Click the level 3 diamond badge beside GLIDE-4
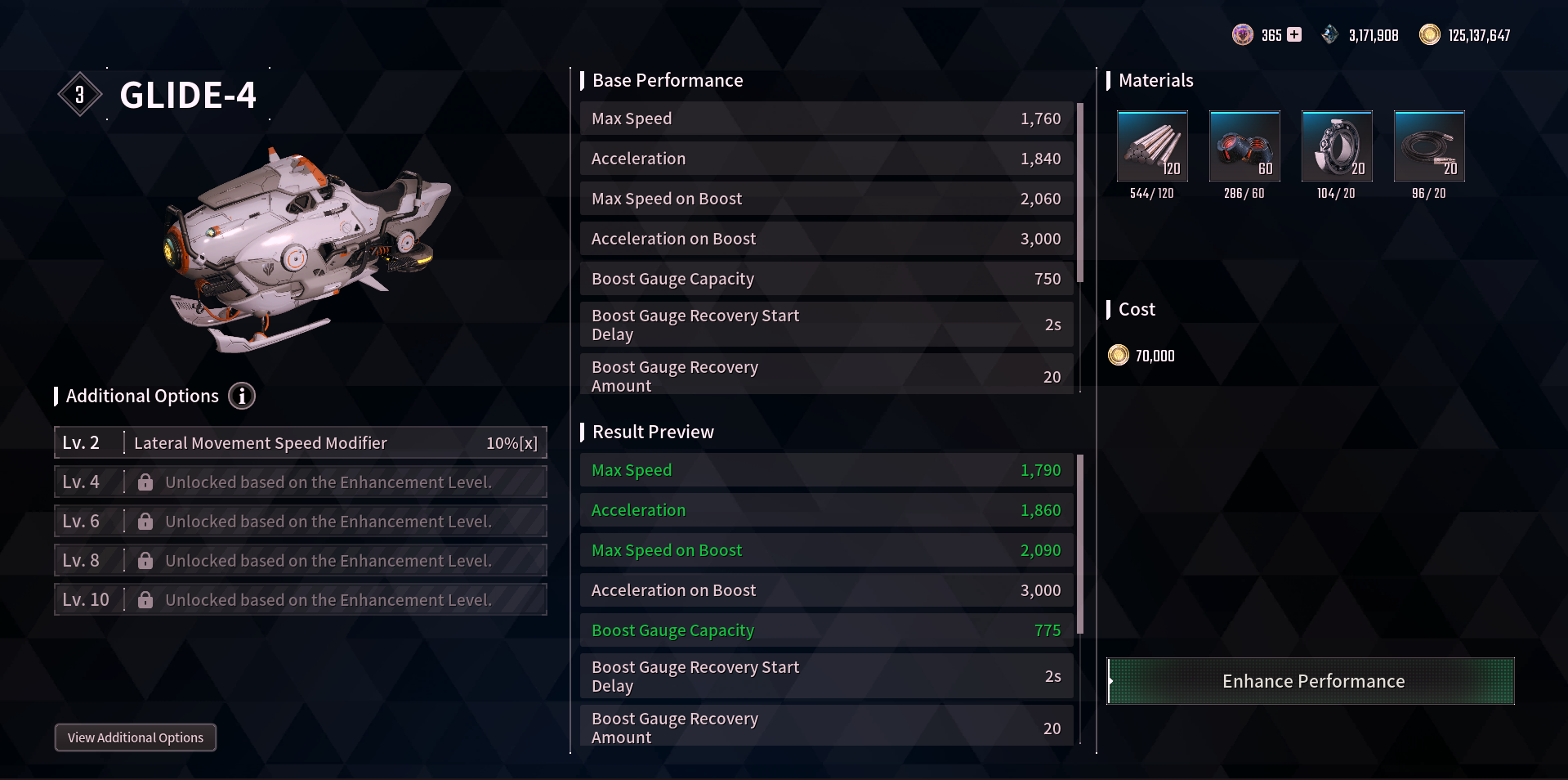This screenshot has width=1568, height=780. point(79,93)
